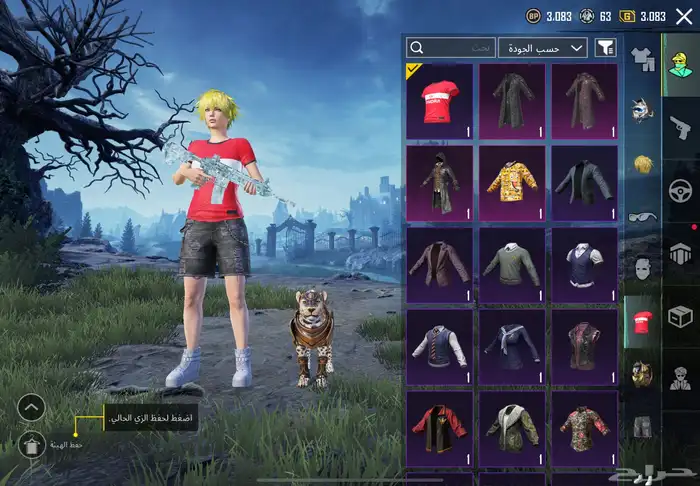
Task: Close the inventory screen with the X
Action: click(683, 17)
